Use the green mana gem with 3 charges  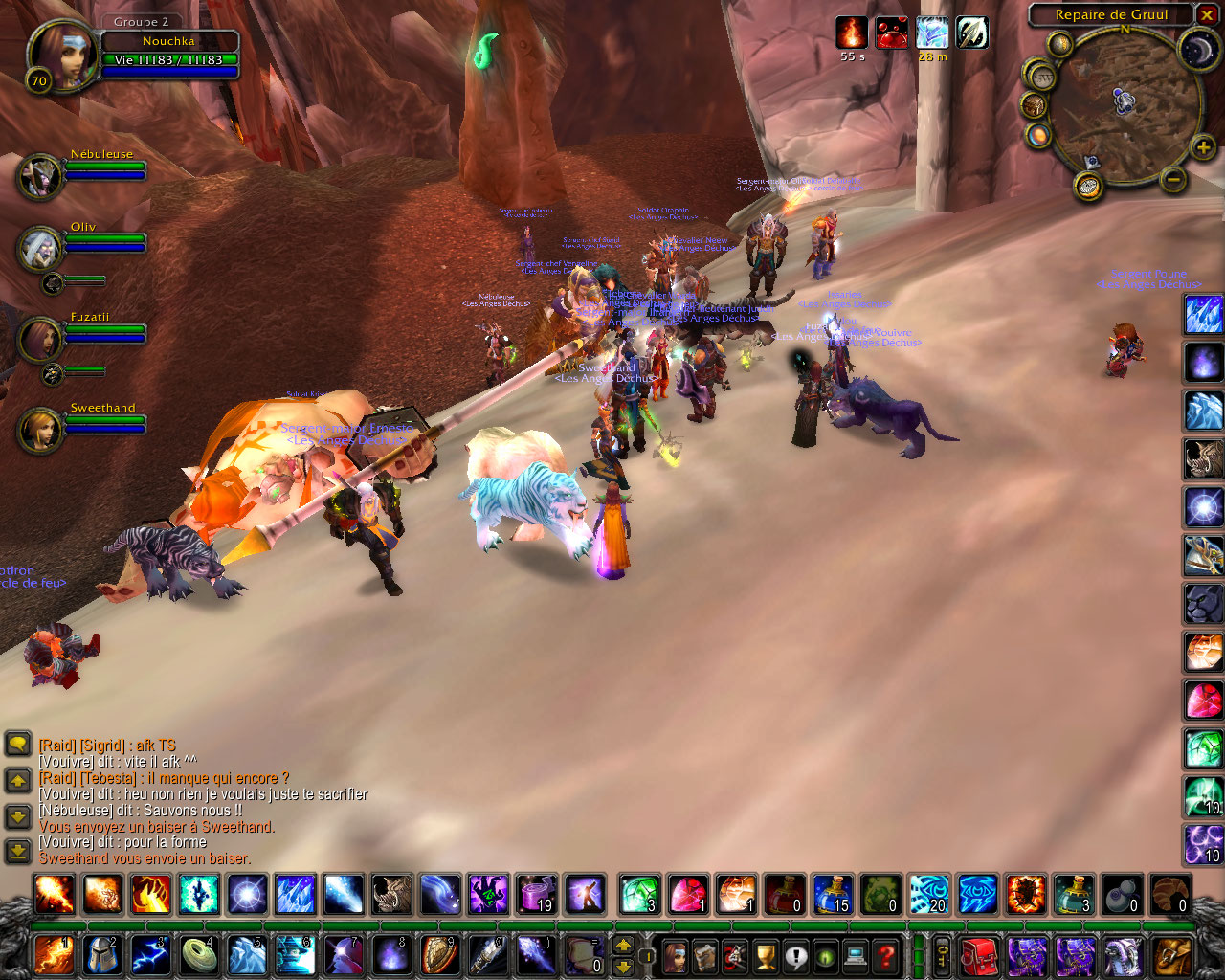tap(638, 895)
